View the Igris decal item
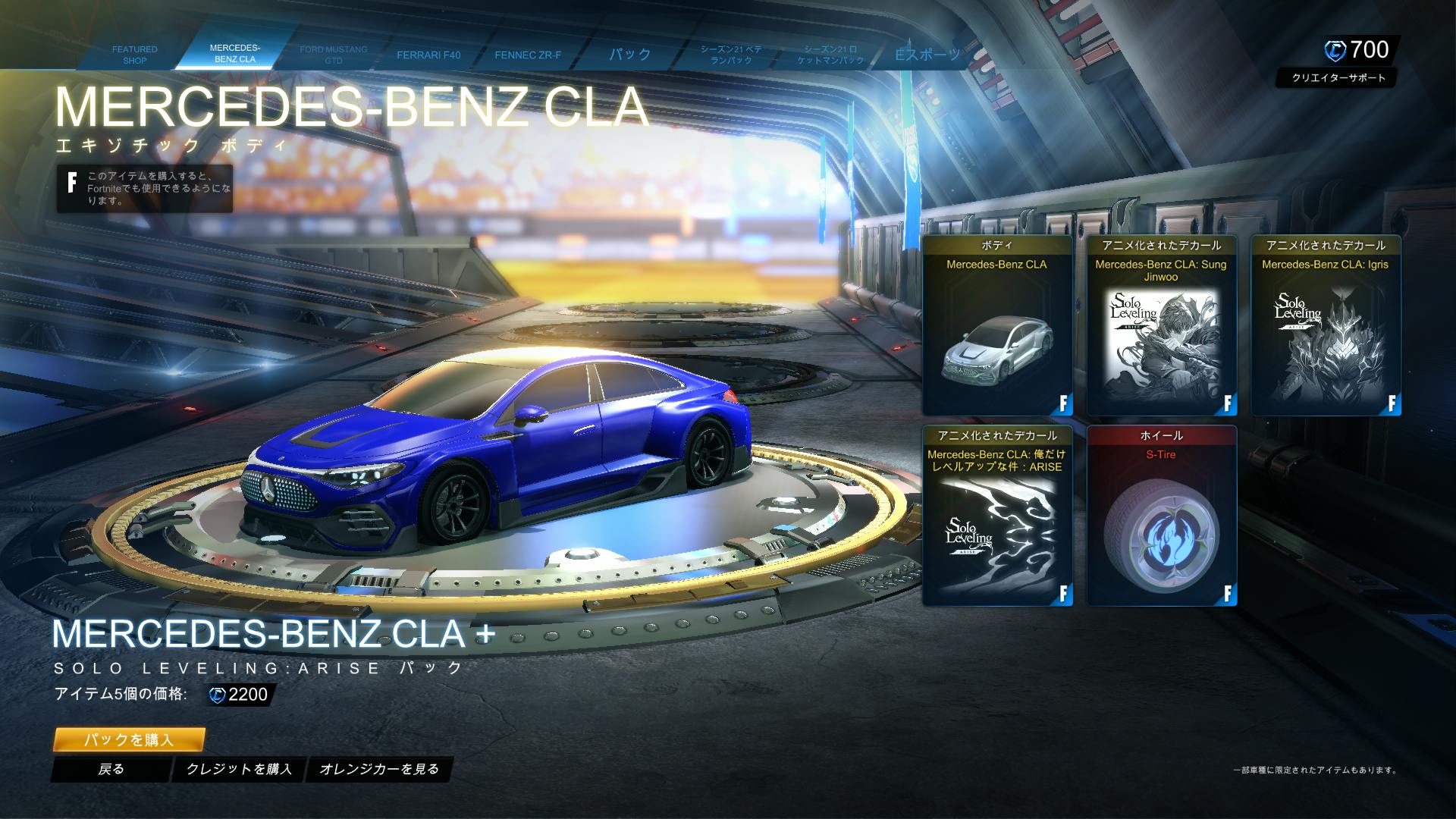The height and width of the screenshot is (819, 1456). tap(1325, 326)
